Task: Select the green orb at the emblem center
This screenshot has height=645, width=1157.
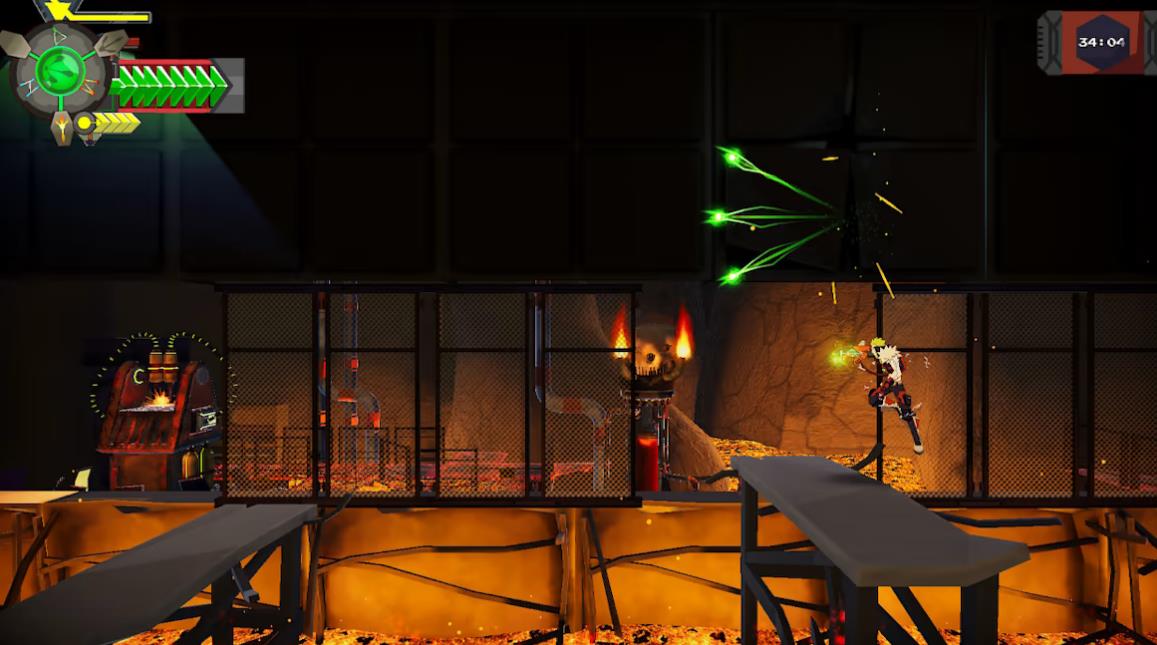Action: 60,71
